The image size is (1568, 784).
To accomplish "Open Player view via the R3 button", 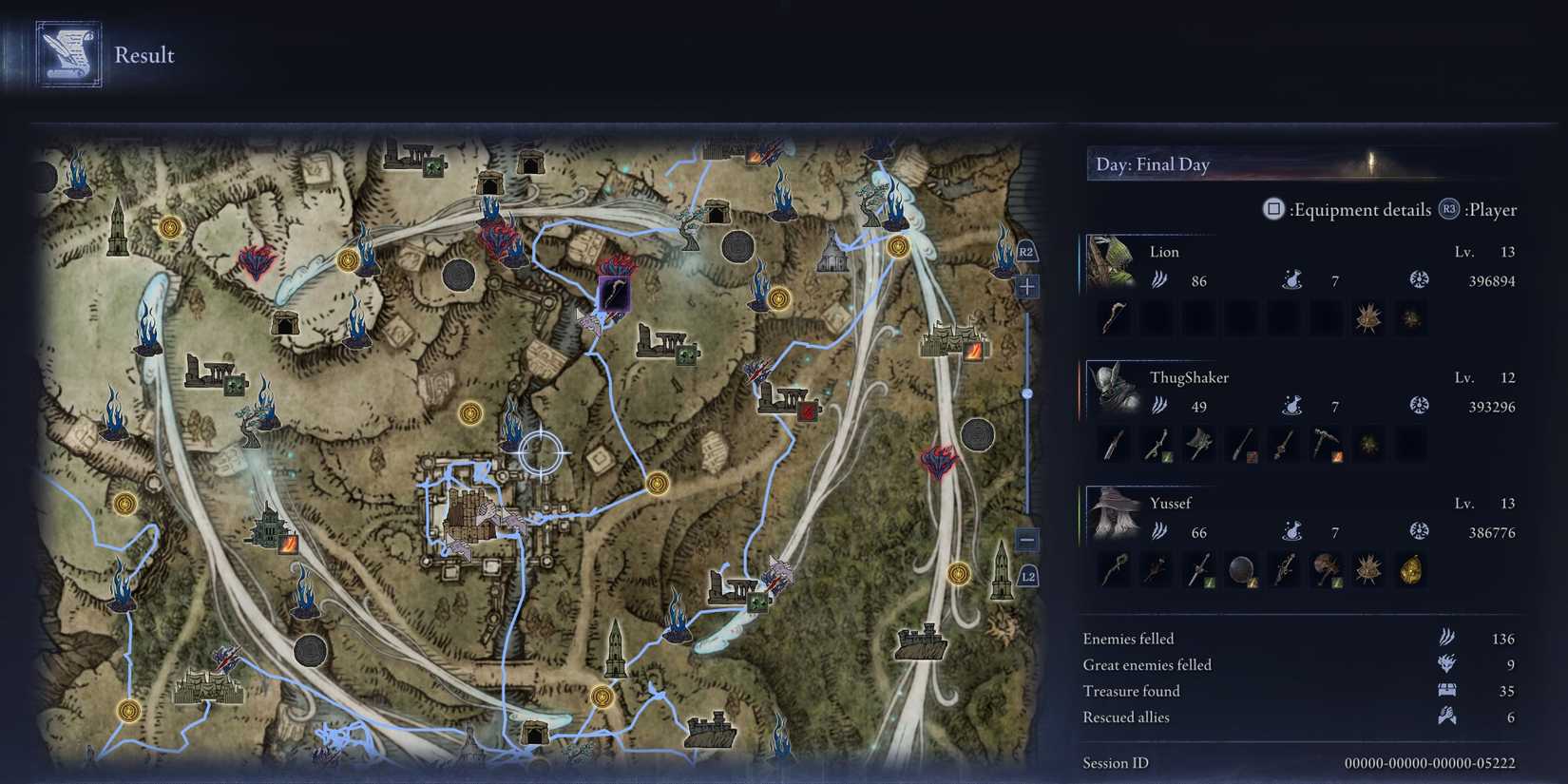I will [1448, 210].
